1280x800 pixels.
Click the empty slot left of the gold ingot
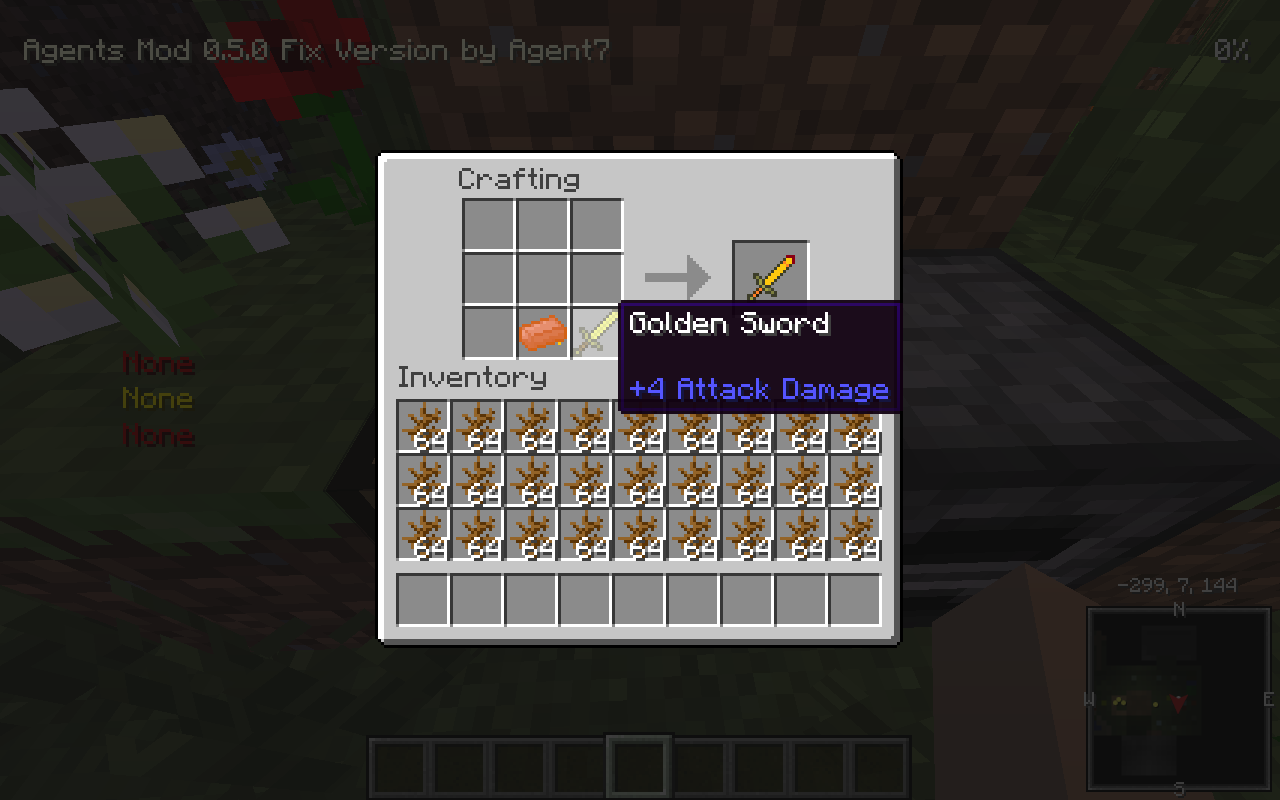click(x=490, y=330)
